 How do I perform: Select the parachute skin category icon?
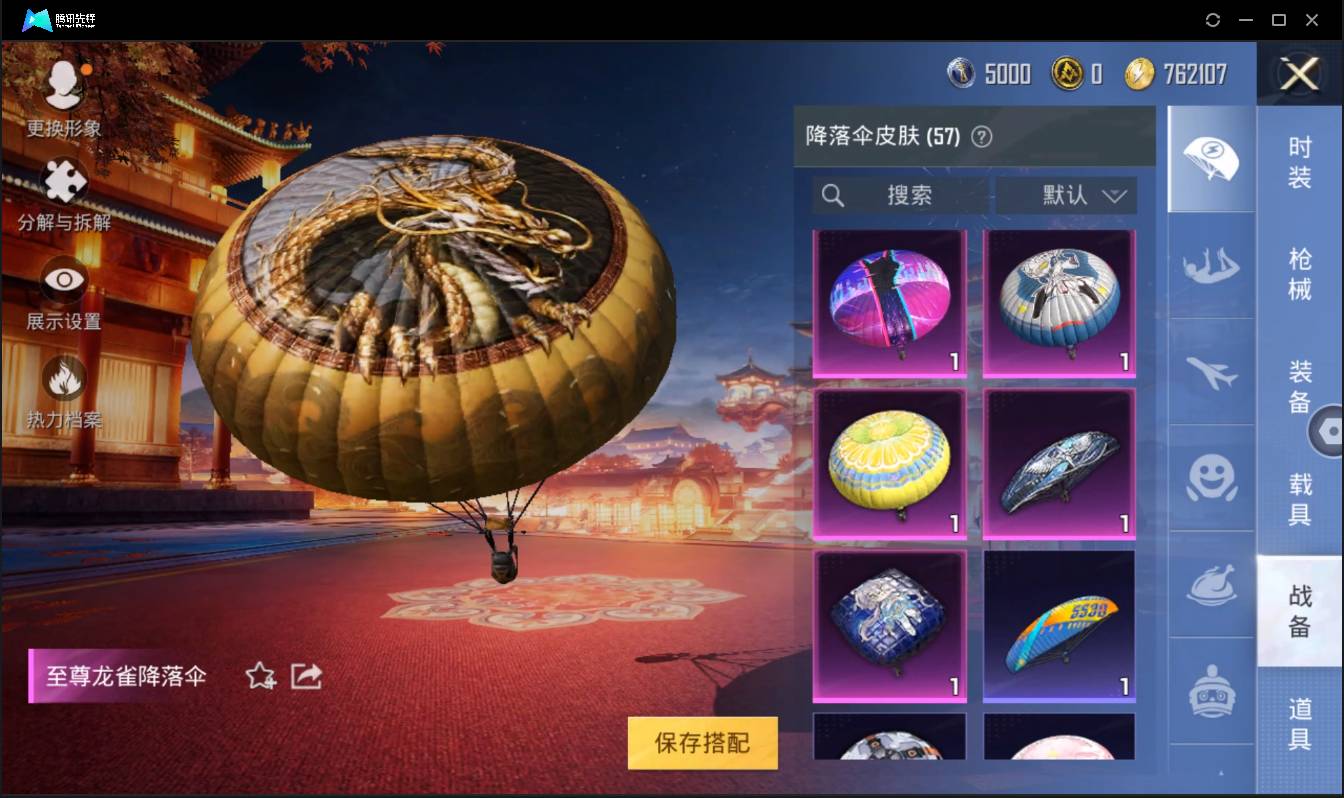(1210, 160)
